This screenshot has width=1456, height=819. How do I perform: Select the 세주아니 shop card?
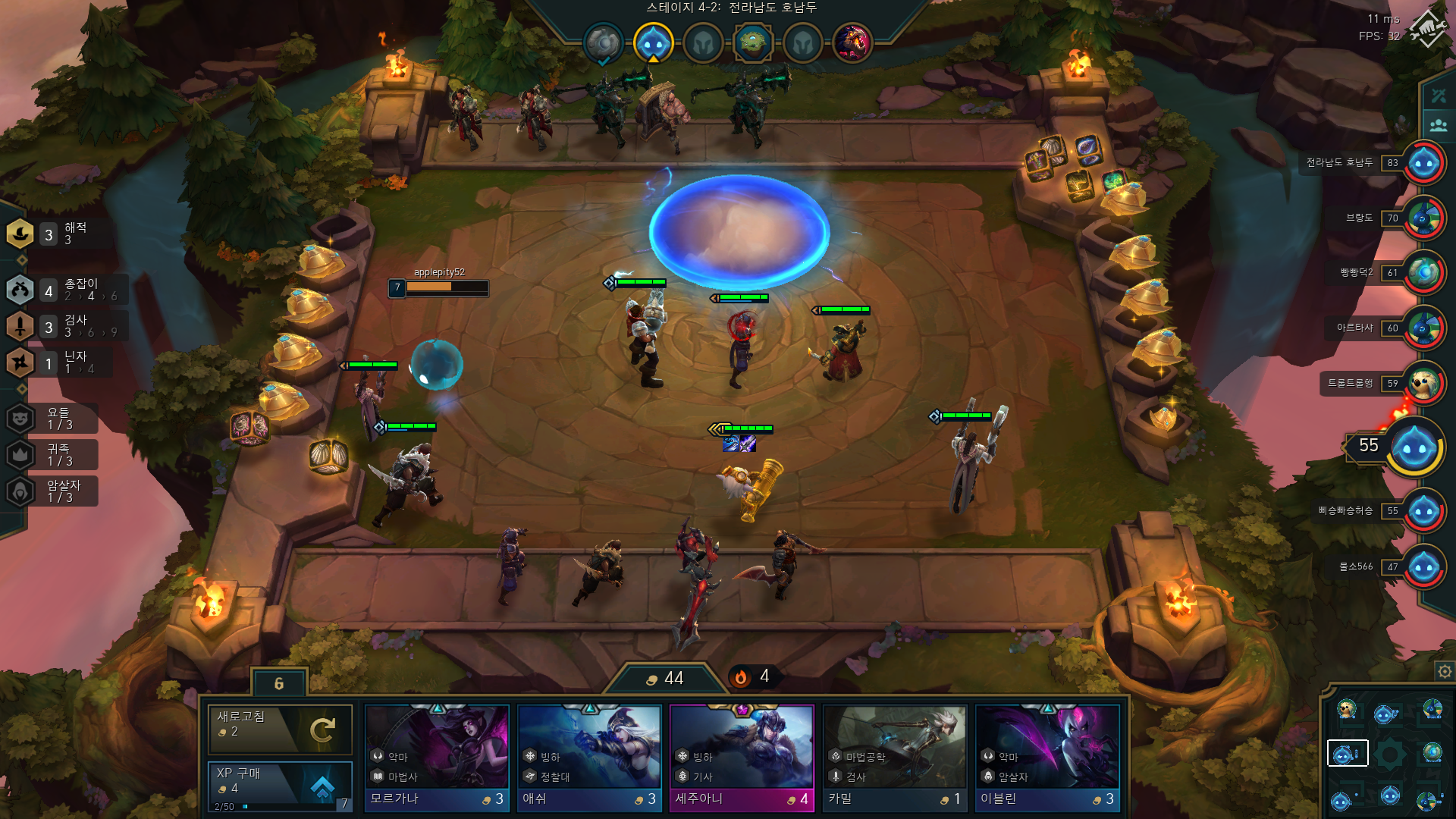point(742,758)
